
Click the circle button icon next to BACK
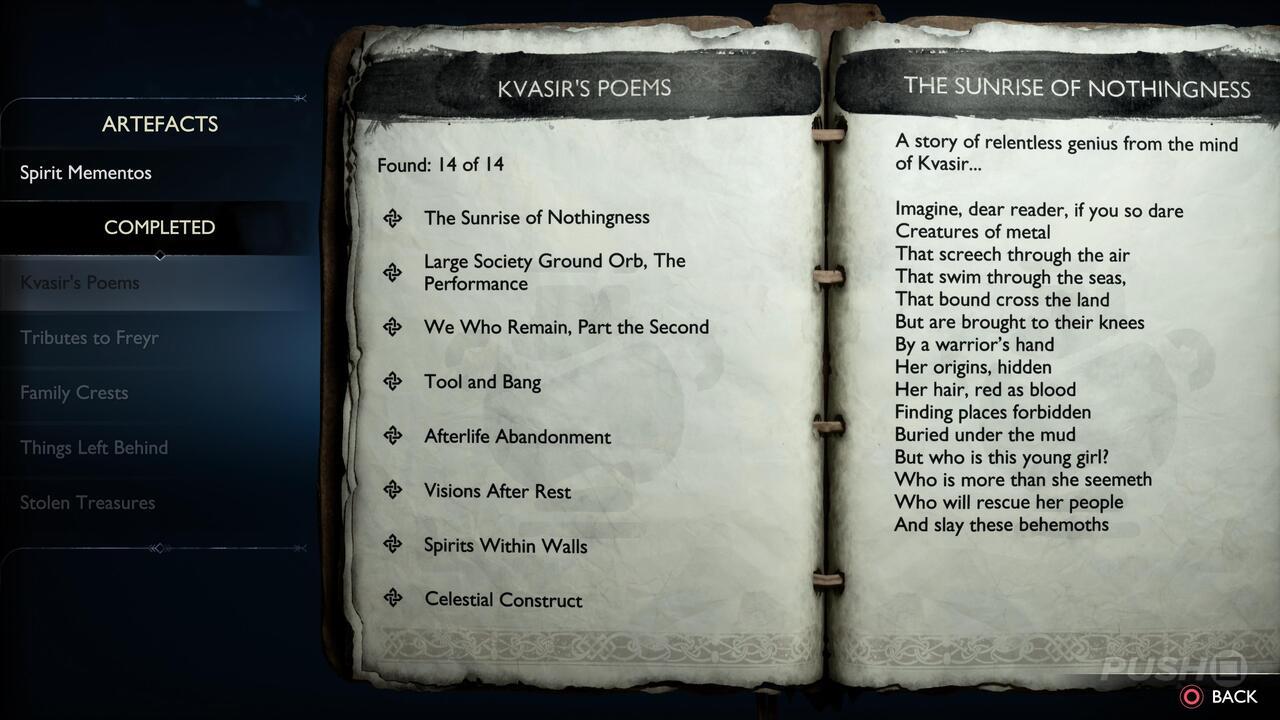[x=1194, y=696]
